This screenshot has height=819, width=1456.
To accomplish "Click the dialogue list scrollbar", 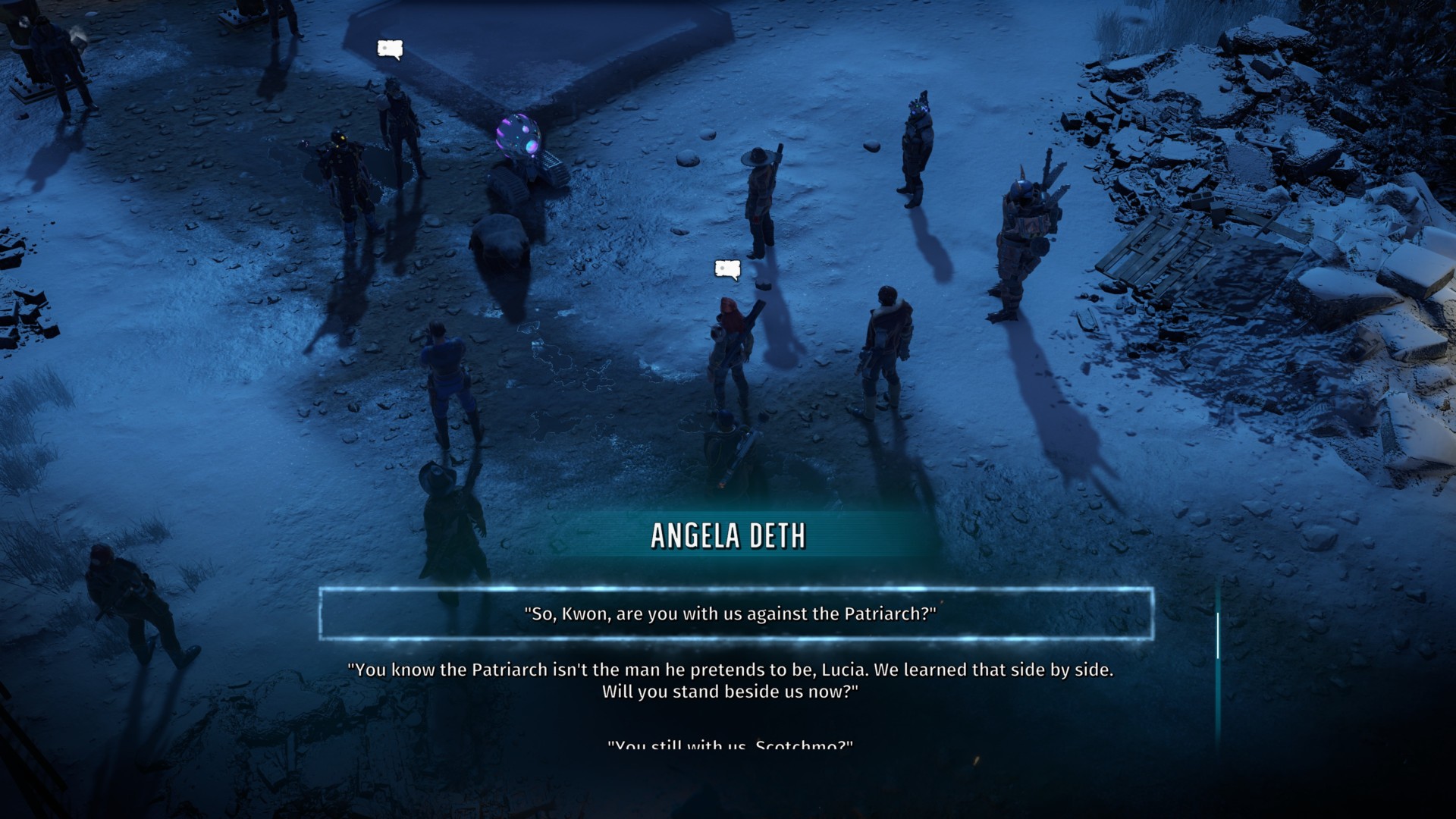I will [x=1218, y=637].
